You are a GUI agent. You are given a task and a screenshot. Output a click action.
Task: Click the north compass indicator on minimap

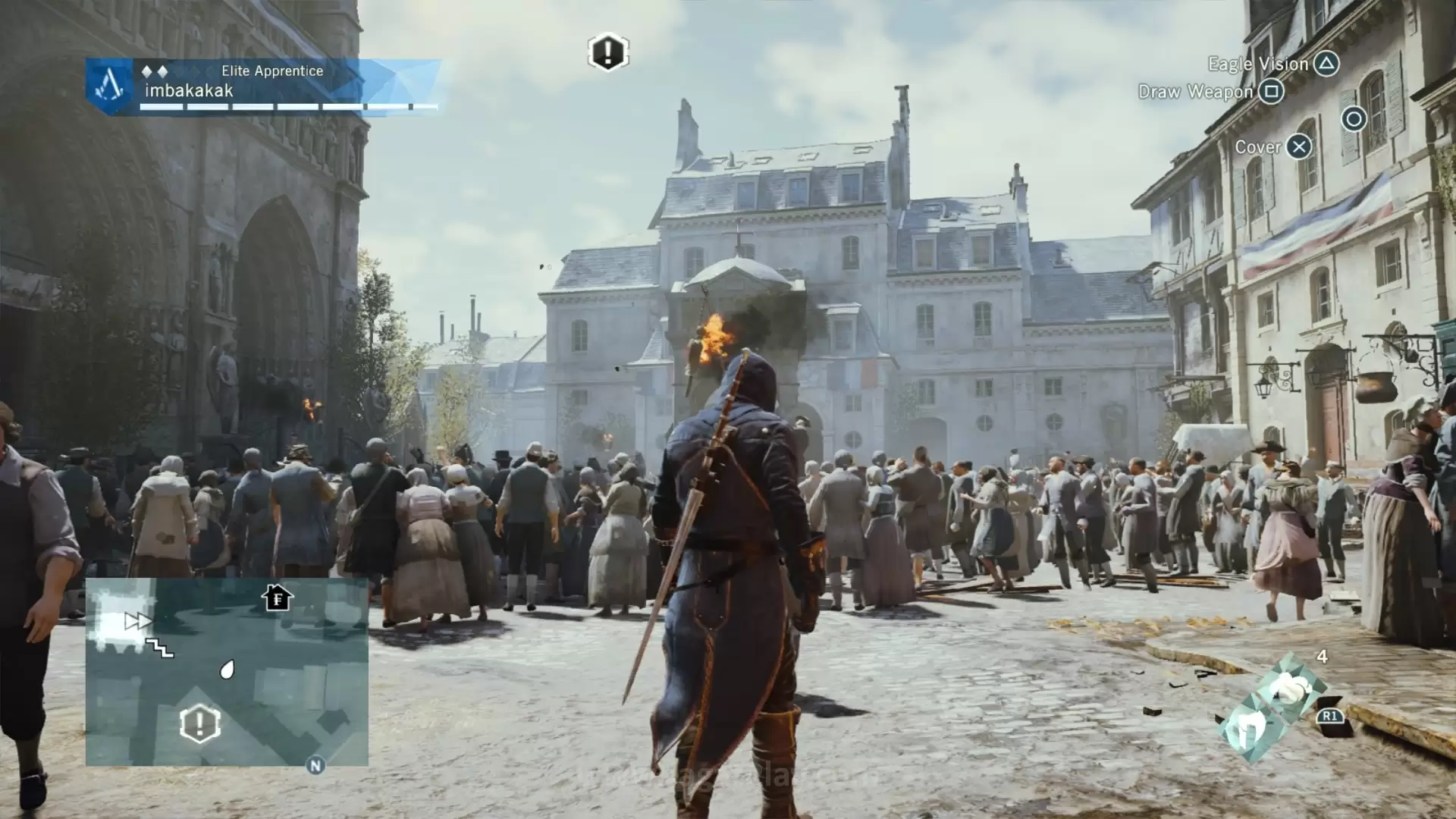(315, 765)
